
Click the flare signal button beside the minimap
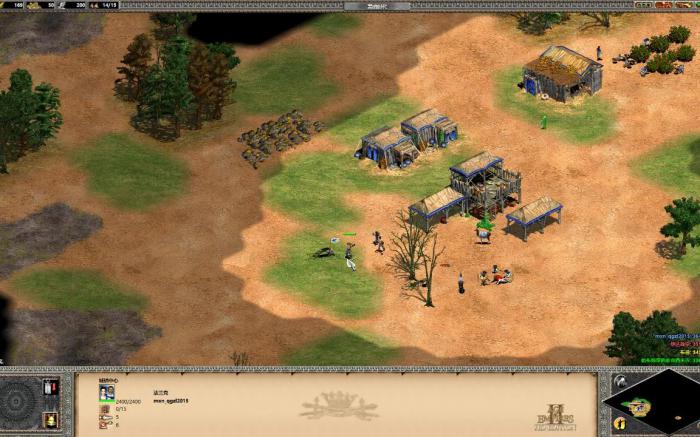pyautogui.click(x=620, y=382)
